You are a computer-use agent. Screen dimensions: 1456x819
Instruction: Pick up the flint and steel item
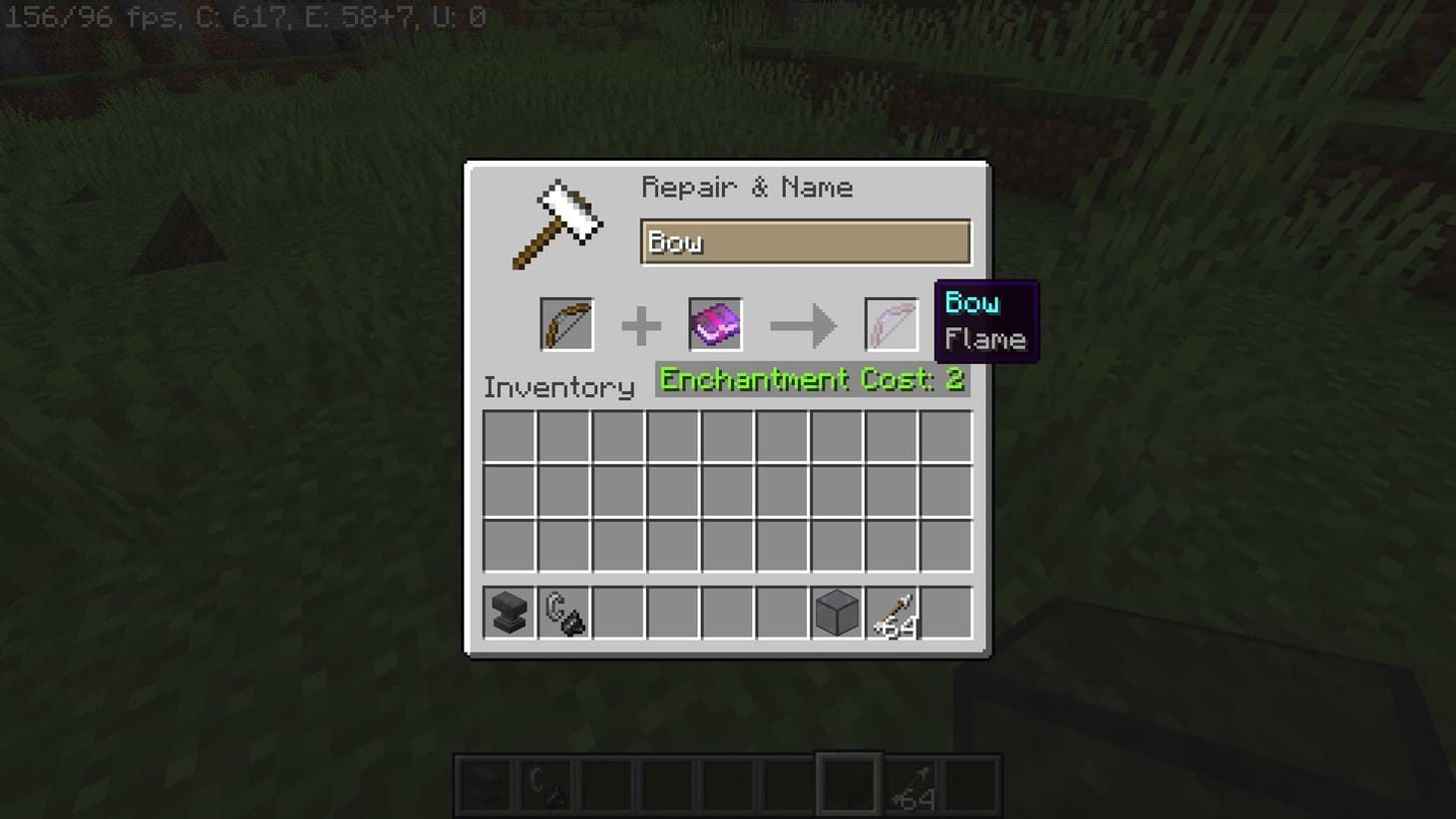562,612
